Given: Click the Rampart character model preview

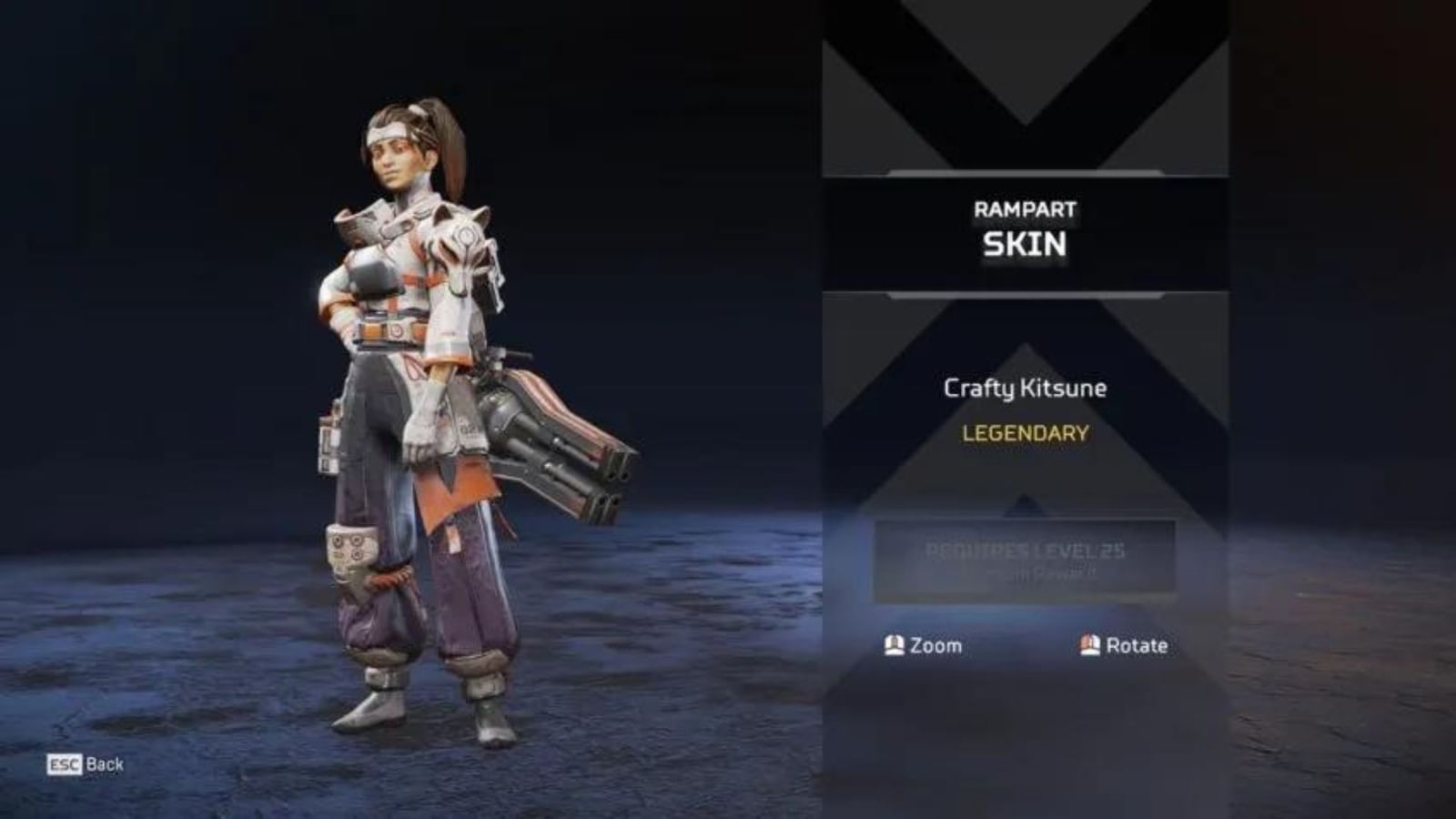Looking at the screenshot, I should [x=419, y=409].
